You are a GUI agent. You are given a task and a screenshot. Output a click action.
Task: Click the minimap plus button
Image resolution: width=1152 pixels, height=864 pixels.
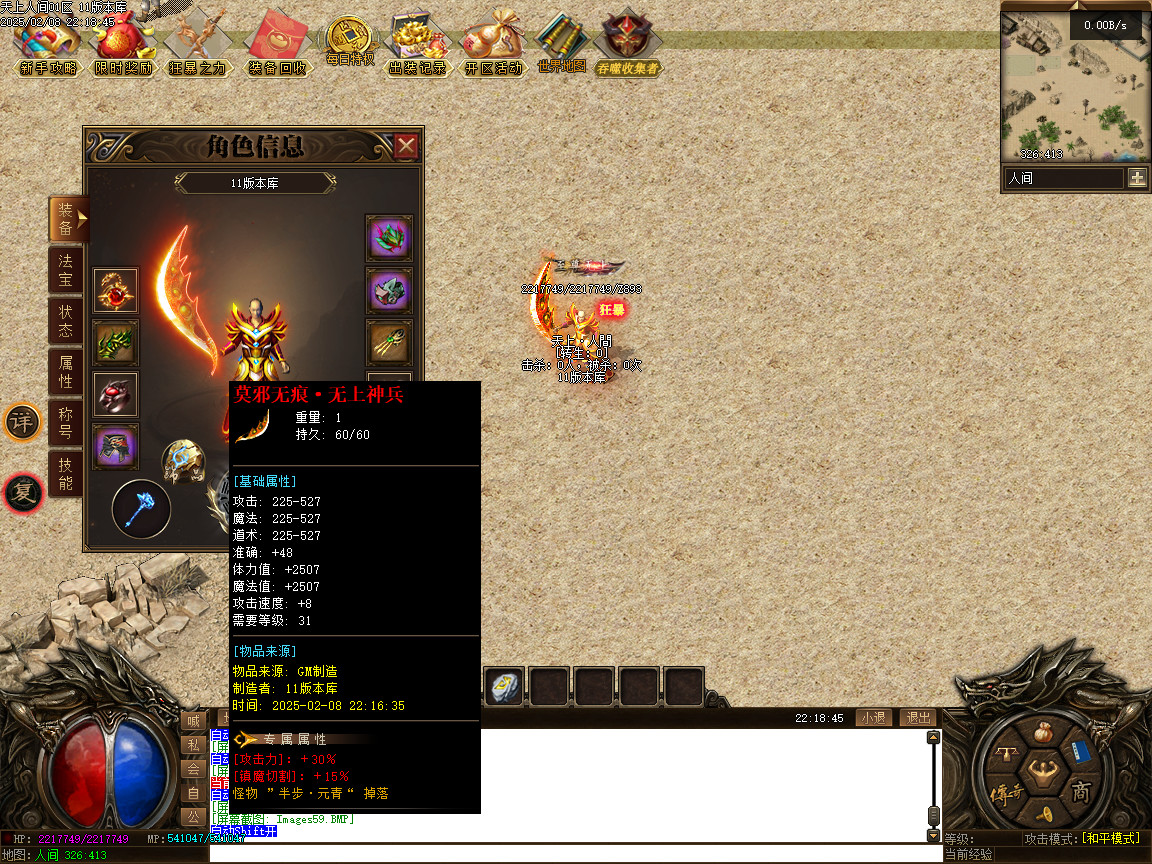click(x=1137, y=178)
